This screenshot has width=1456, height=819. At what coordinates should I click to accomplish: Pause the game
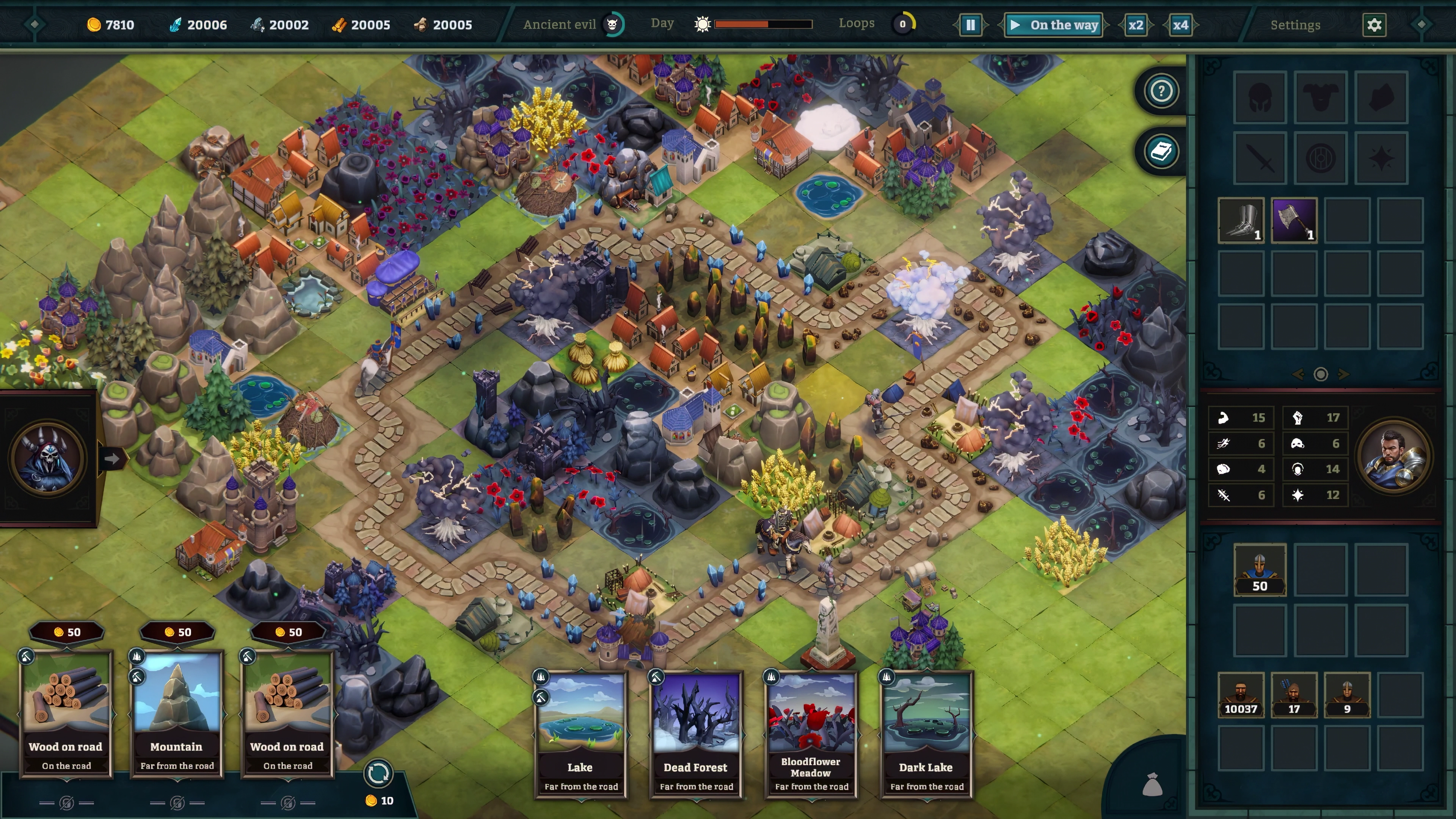970,25
